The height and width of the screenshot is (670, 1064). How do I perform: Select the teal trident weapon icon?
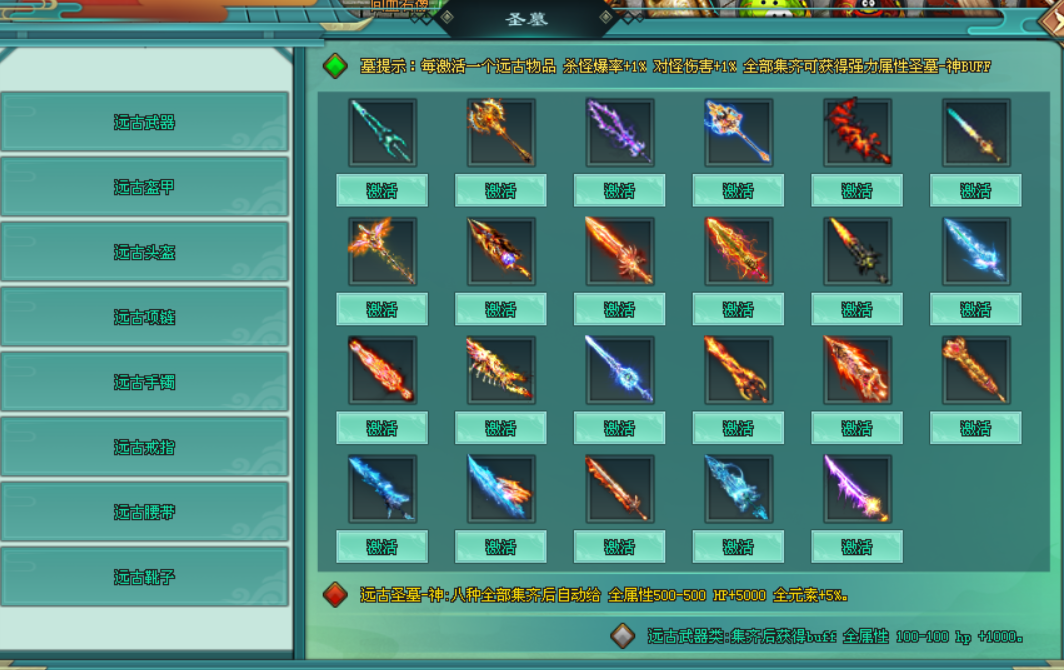click(x=382, y=132)
